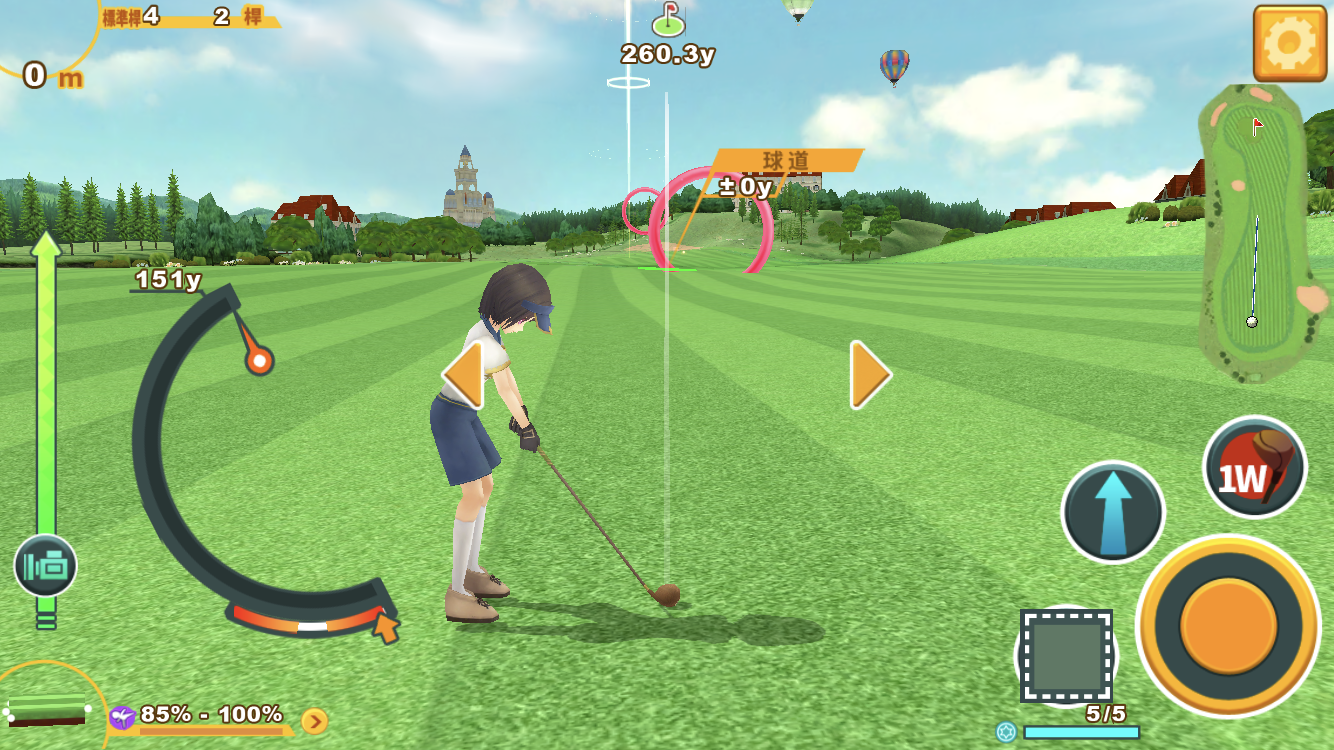Aim right with the orange right arrow
1334x750 pixels.
[x=870, y=375]
